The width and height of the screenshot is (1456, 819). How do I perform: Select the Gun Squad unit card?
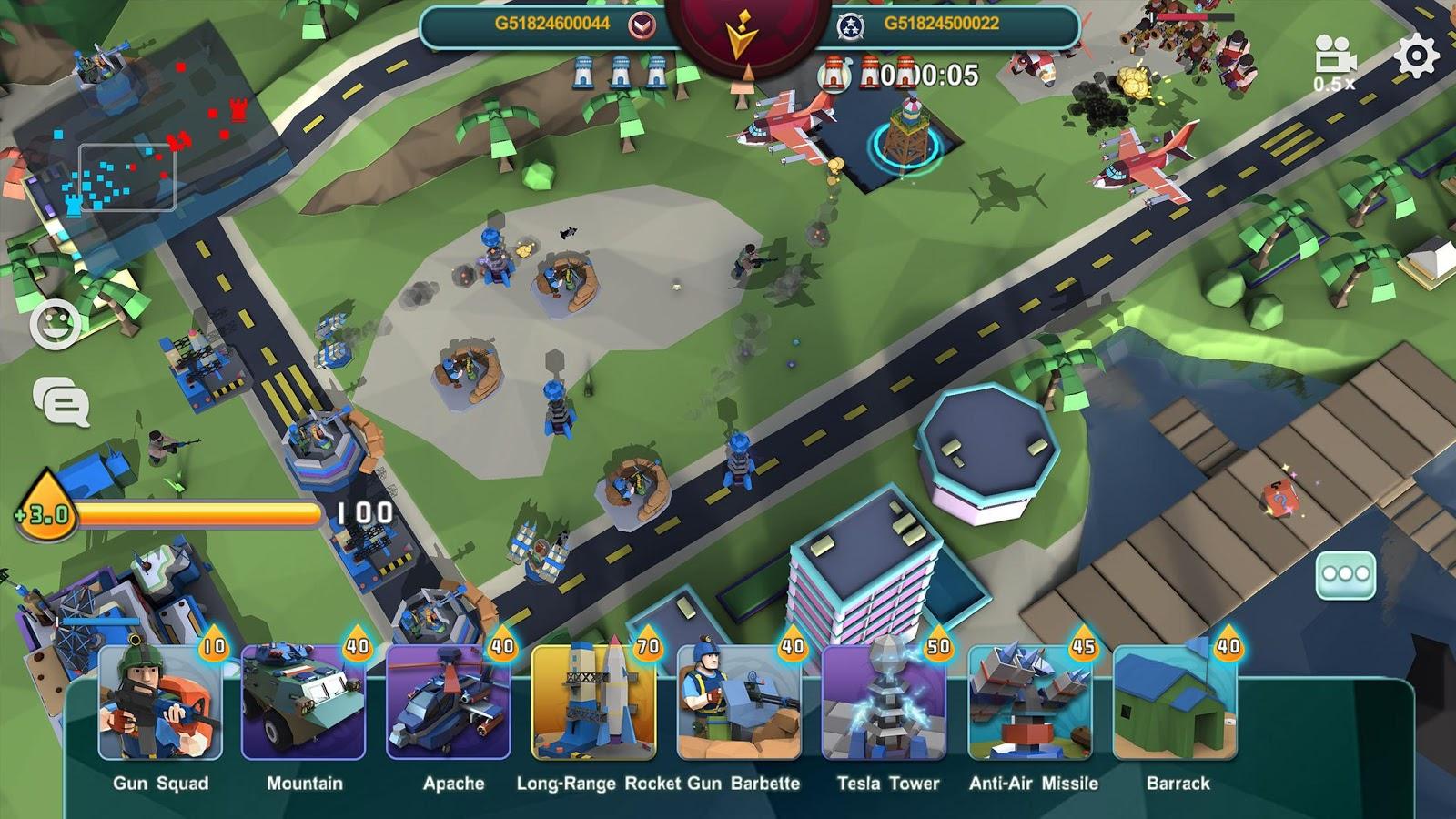pyautogui.click(x=160, y=703)
